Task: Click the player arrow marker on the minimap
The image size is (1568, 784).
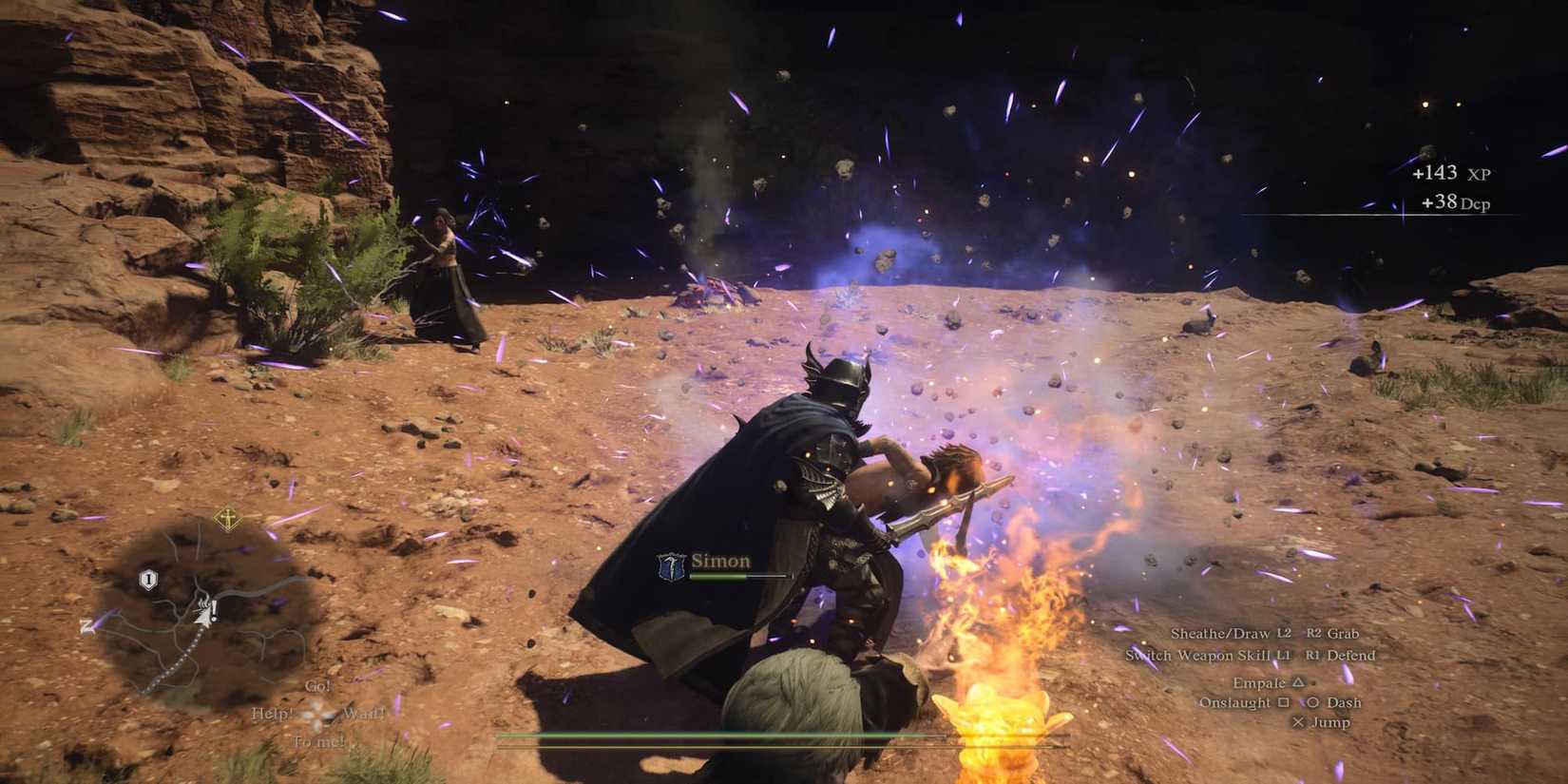Action: [x=203, y=615]
